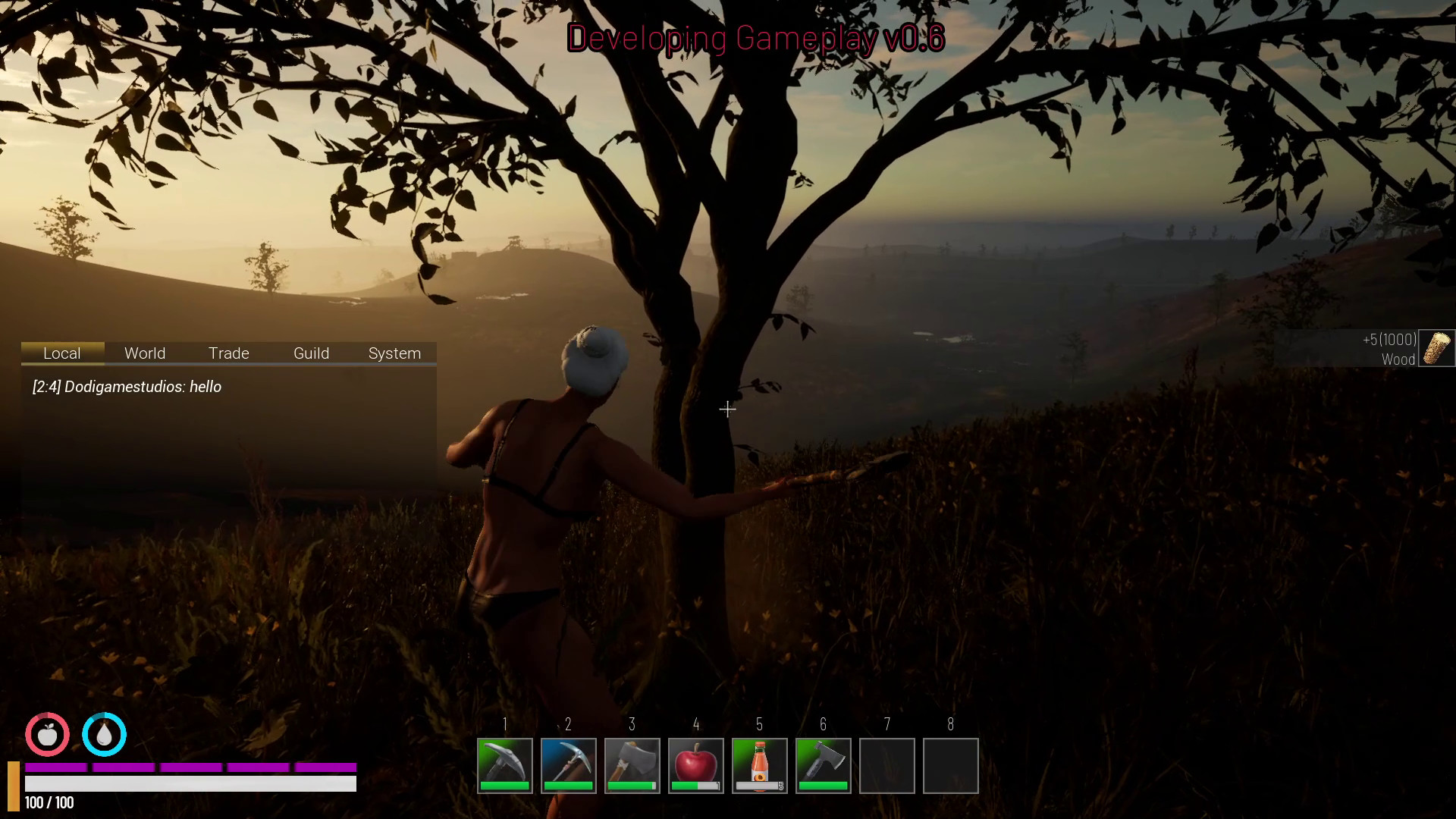Image resolution: width=1456 pixels, height=819 pixels.
Task: Show the Guild chat tab
Action: point(311,353)
